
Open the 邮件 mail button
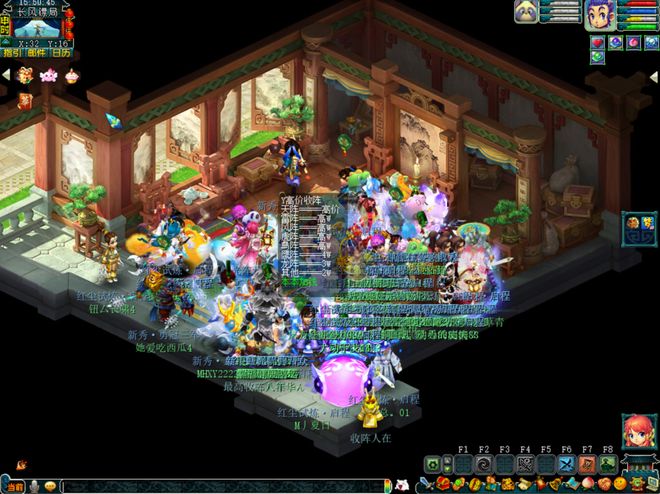[35, 54]
